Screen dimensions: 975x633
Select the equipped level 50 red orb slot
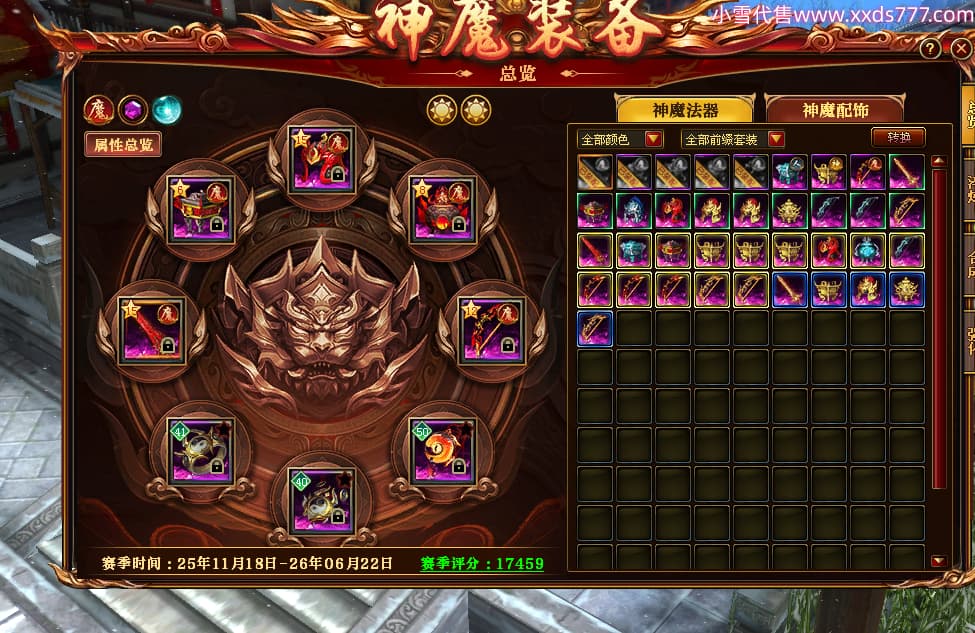pos(441,452)
